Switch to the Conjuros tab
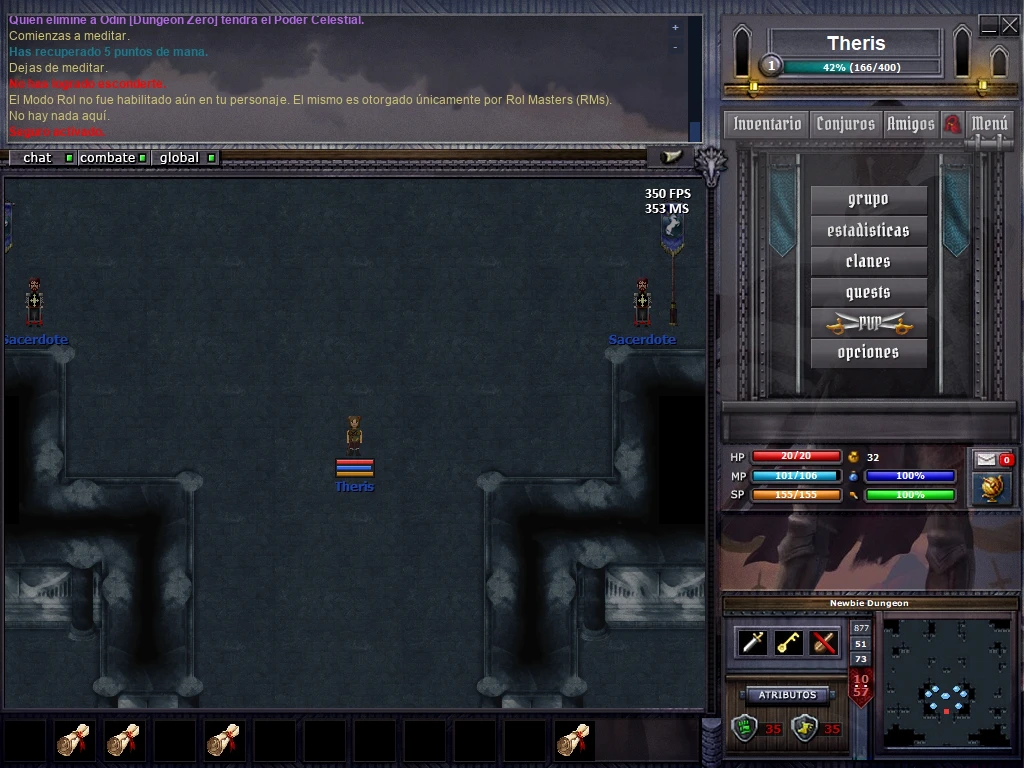 pos(845,124)
